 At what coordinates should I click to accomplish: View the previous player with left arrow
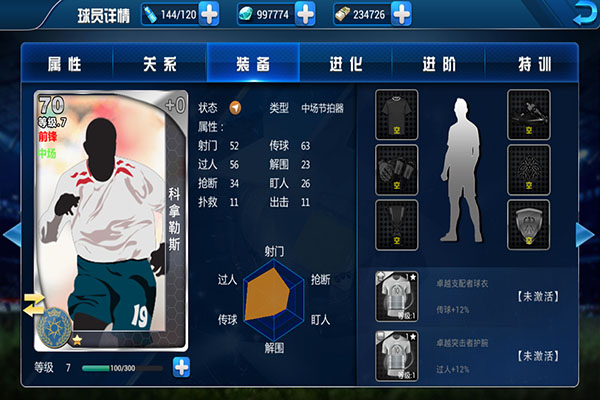coord(12,234)
